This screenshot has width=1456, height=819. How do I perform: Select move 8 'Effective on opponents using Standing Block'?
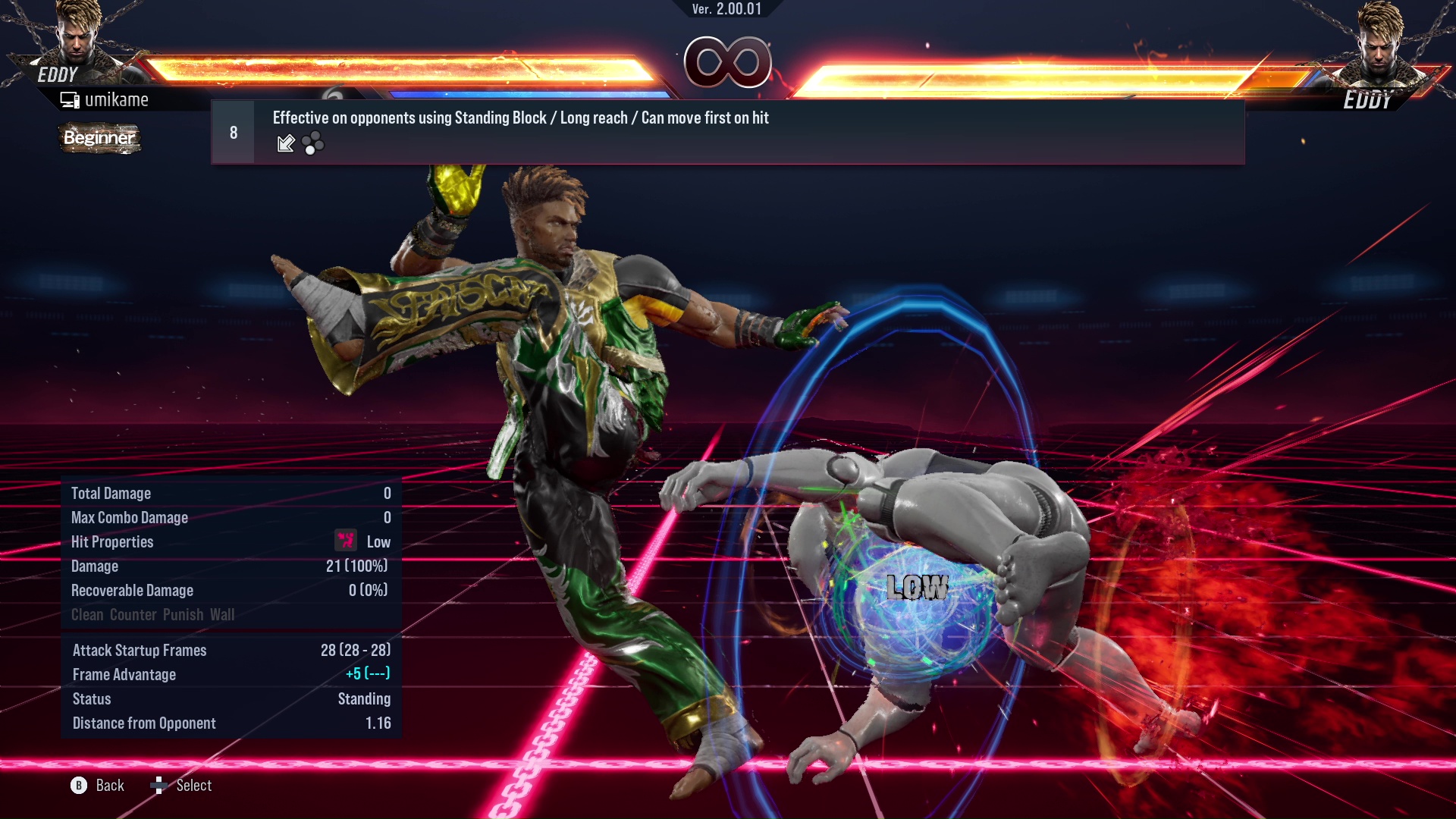pyautogui.click(x=726, y=132)
